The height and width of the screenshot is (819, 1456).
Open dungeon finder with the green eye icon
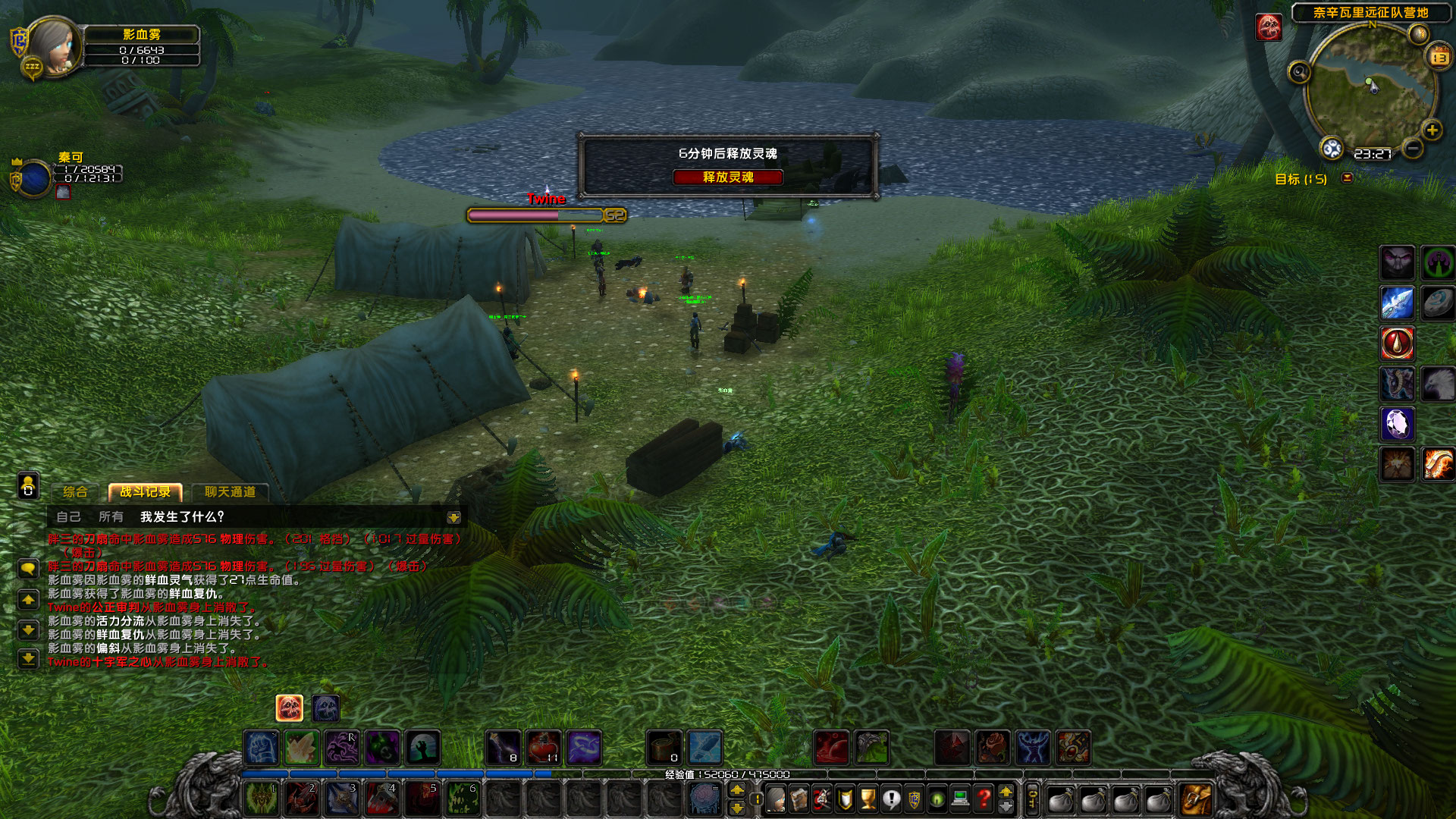(x=936, y=799)
